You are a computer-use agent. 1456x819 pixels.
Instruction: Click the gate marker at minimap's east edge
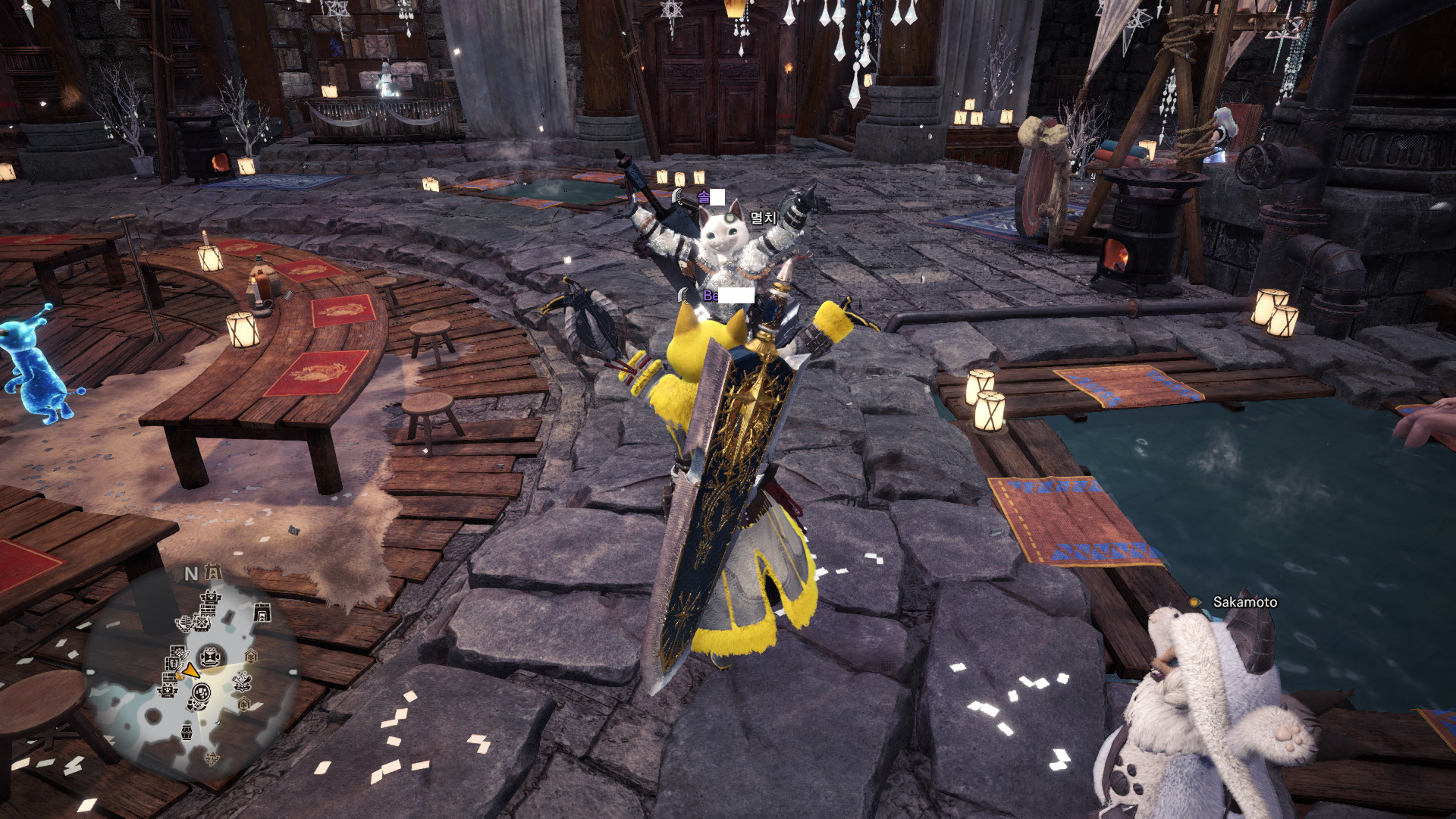262,611
